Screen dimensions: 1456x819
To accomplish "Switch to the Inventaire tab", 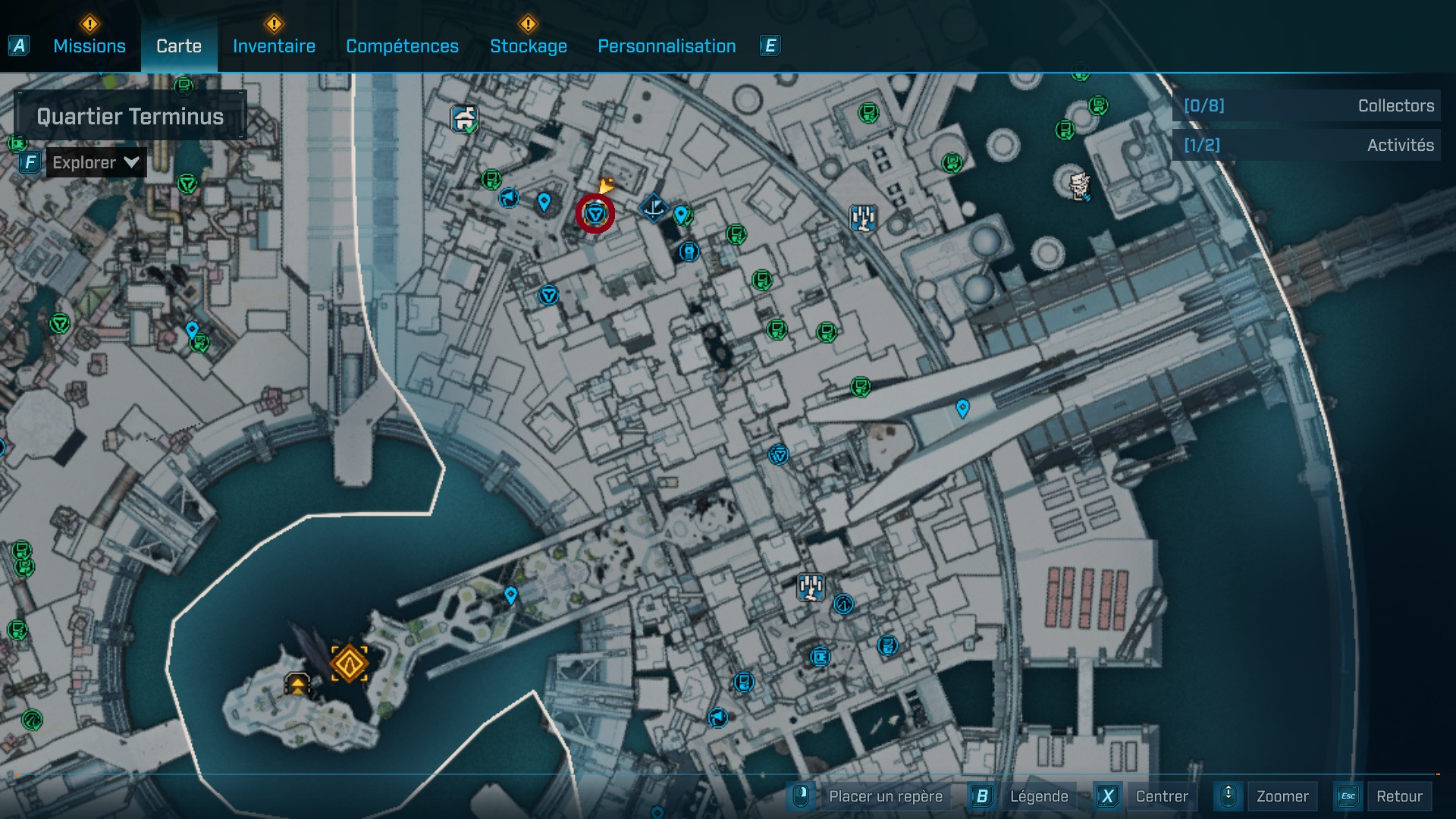I will (x=274, y=46).
